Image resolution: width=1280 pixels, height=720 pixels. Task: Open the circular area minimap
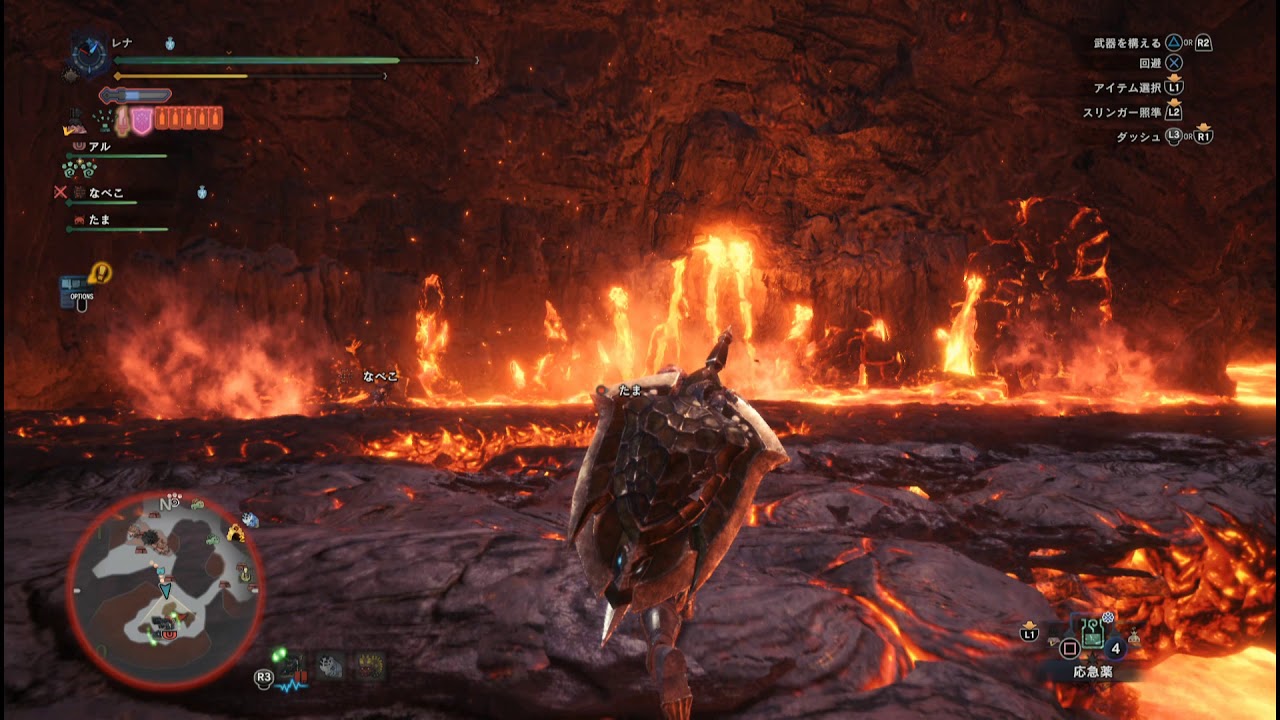coord(165,591)
